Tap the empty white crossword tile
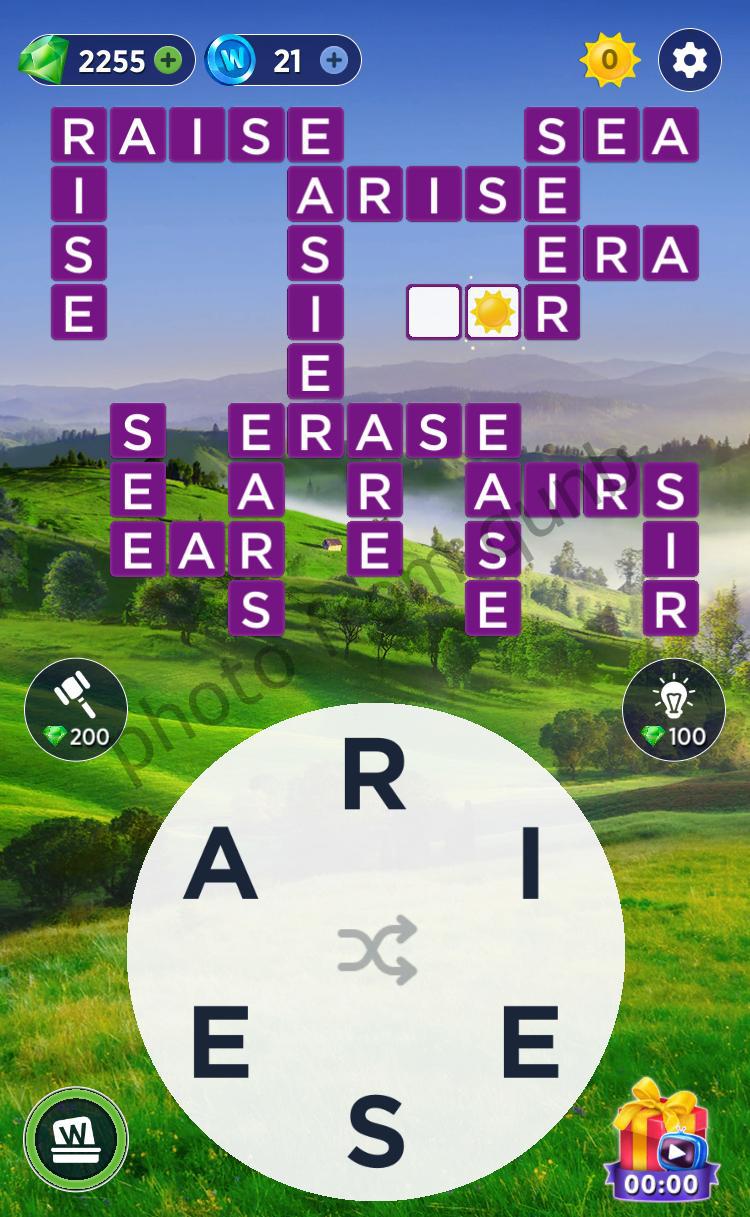This screenshot has width=750, height=1217. click(x=434, y=313)
